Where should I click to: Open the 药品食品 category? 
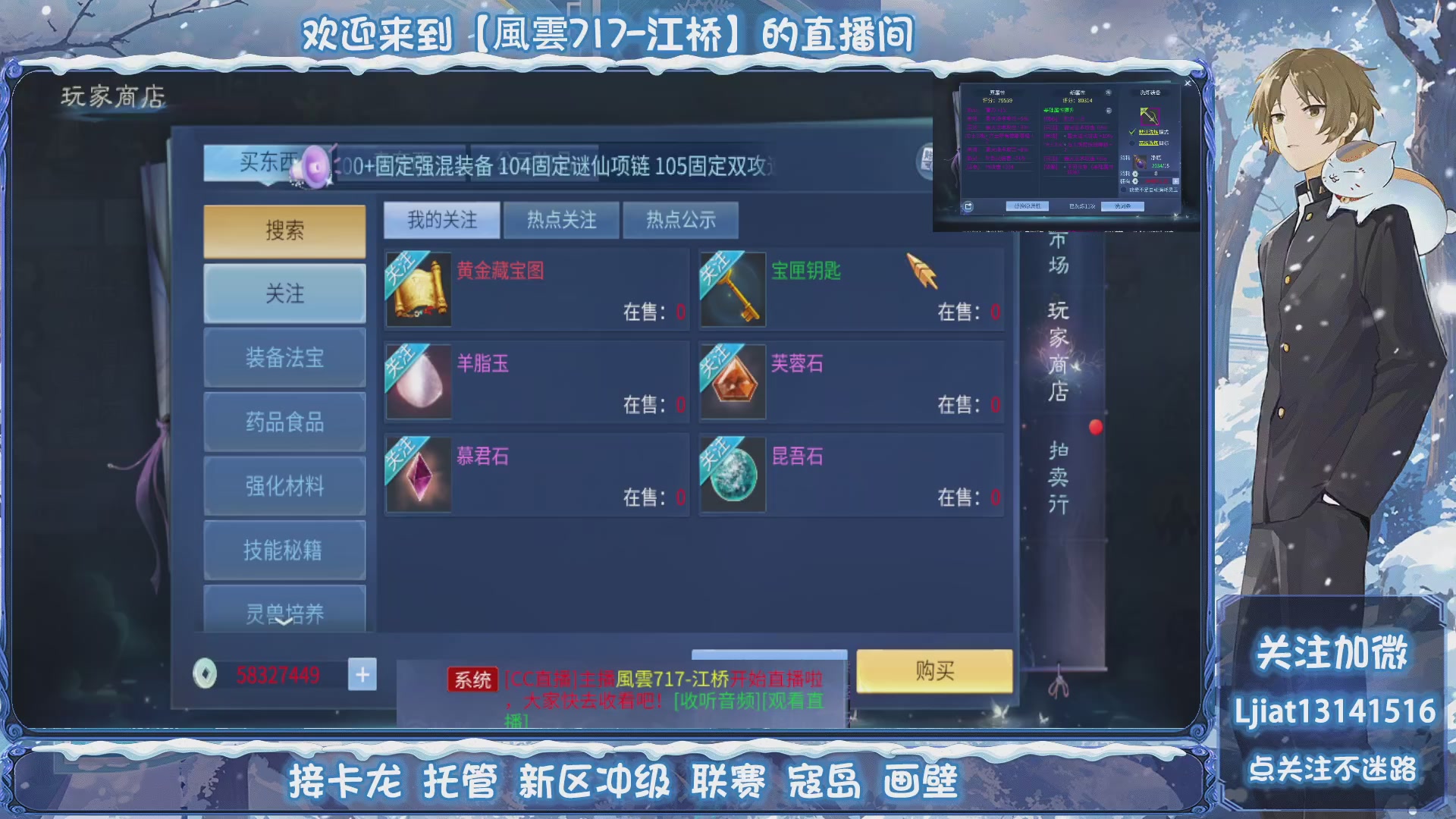[284, 422]
